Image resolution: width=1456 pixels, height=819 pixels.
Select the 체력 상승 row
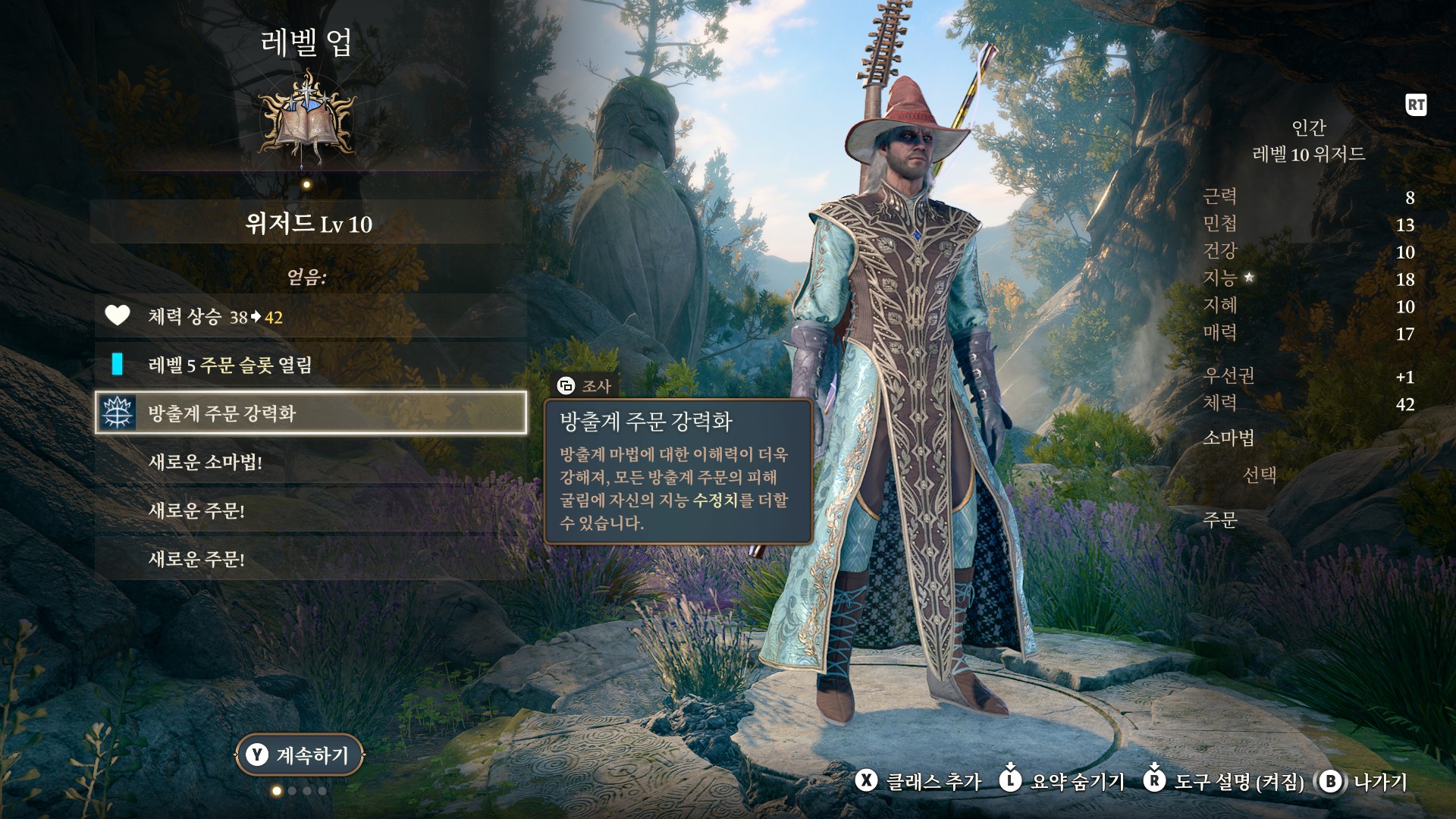[x=311, y=316]
